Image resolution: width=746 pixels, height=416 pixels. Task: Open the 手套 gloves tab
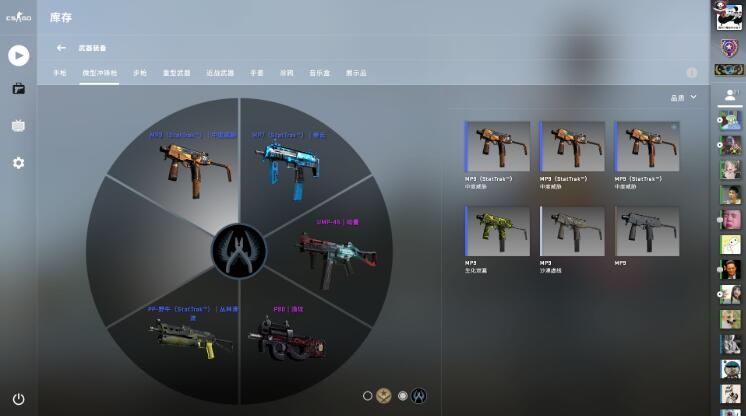click(256, 73)
